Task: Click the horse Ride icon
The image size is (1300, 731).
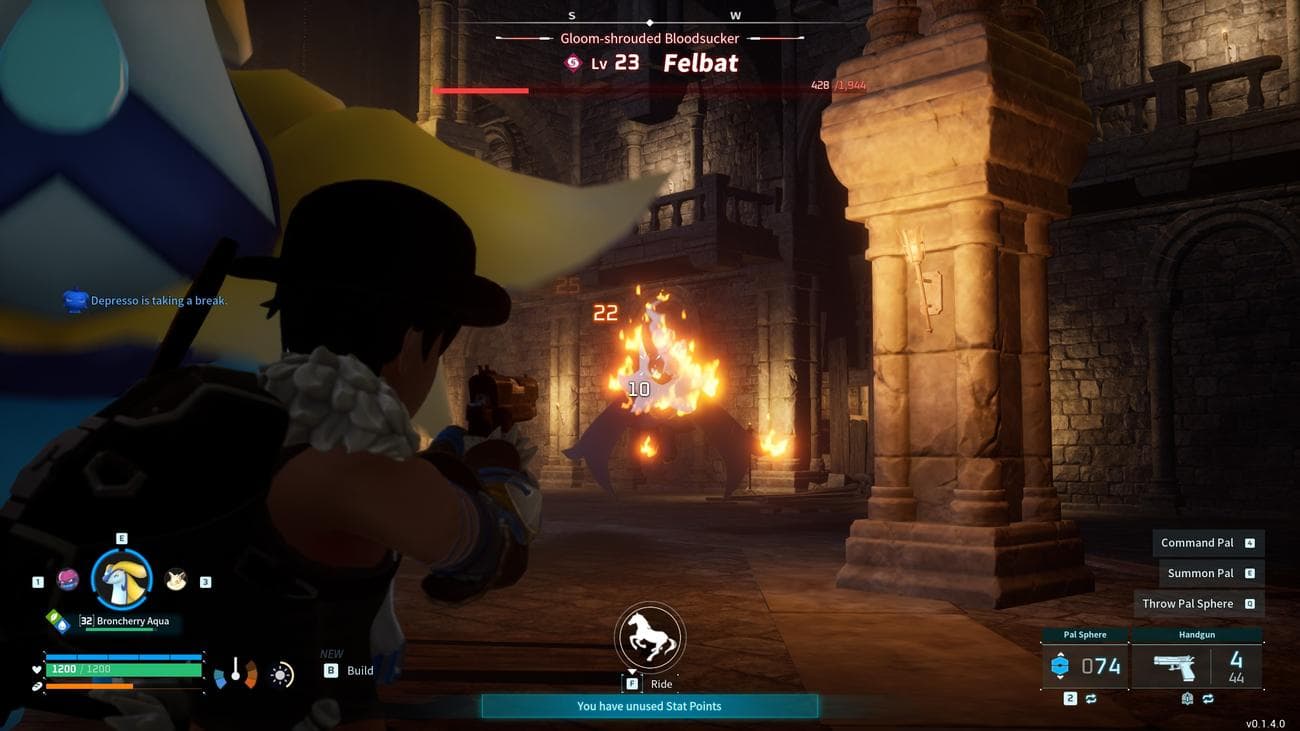Action: (649, 636)
